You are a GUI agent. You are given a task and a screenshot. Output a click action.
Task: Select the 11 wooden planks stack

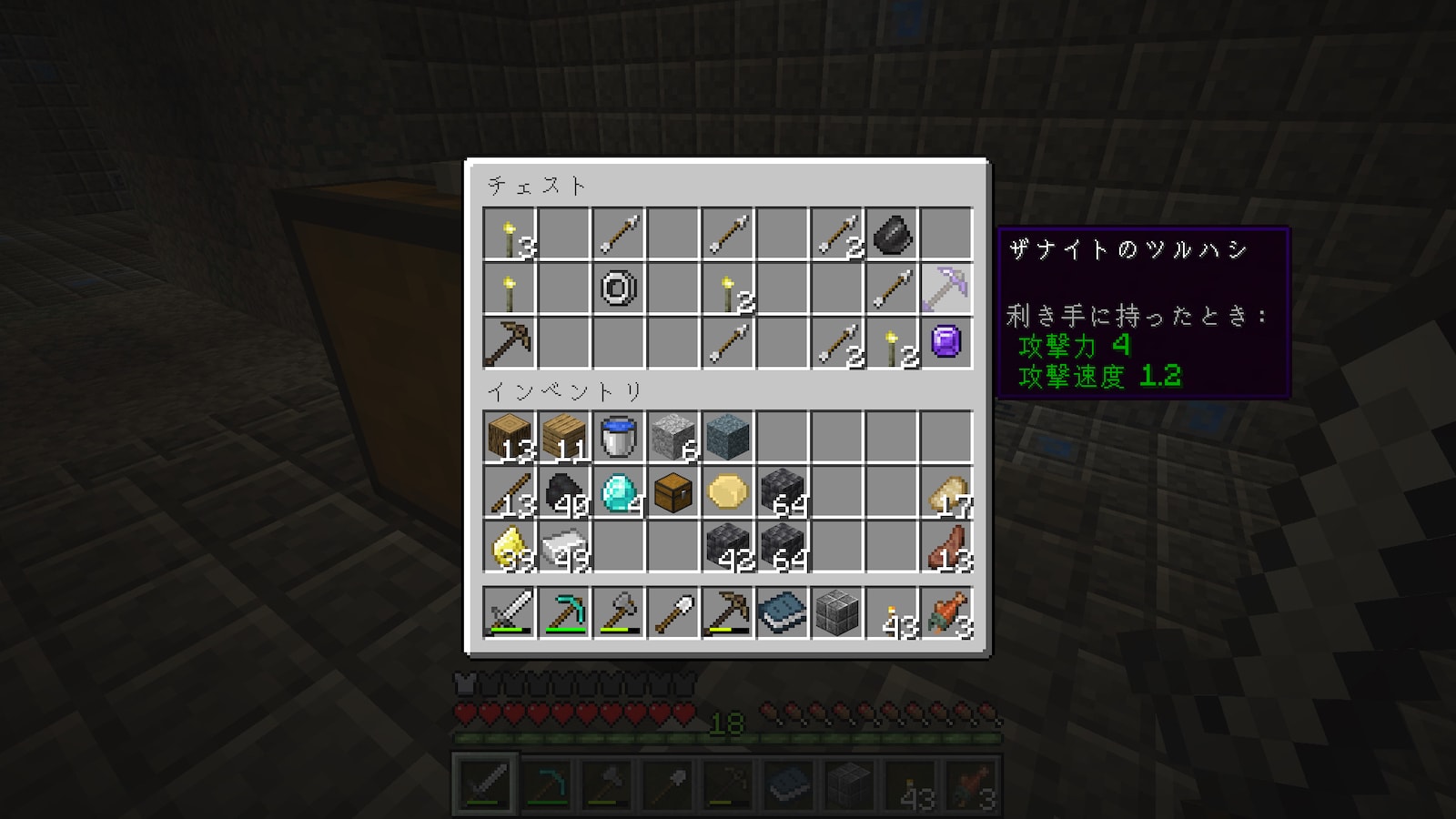[563, 438]
